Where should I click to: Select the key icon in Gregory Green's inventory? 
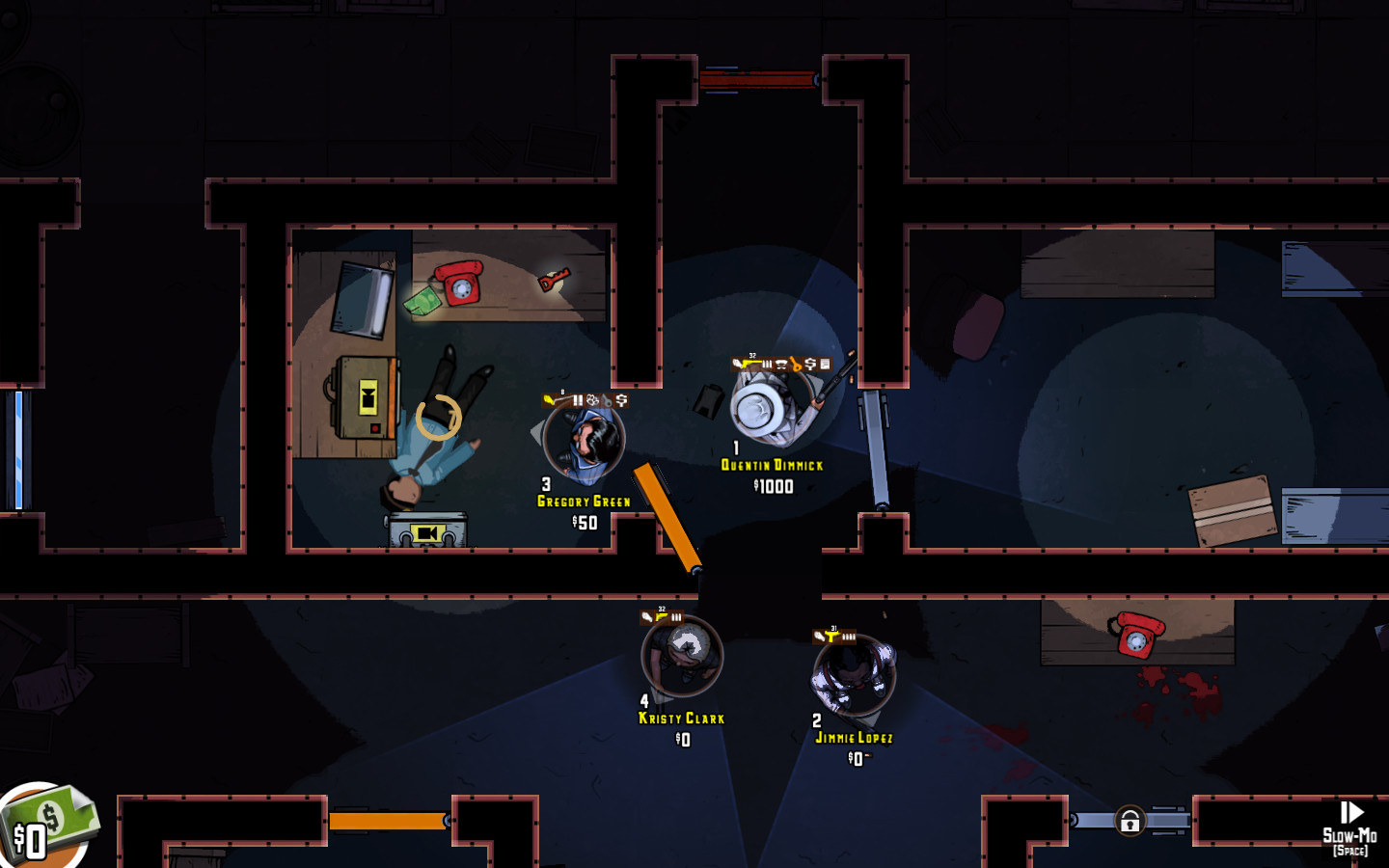606,400
